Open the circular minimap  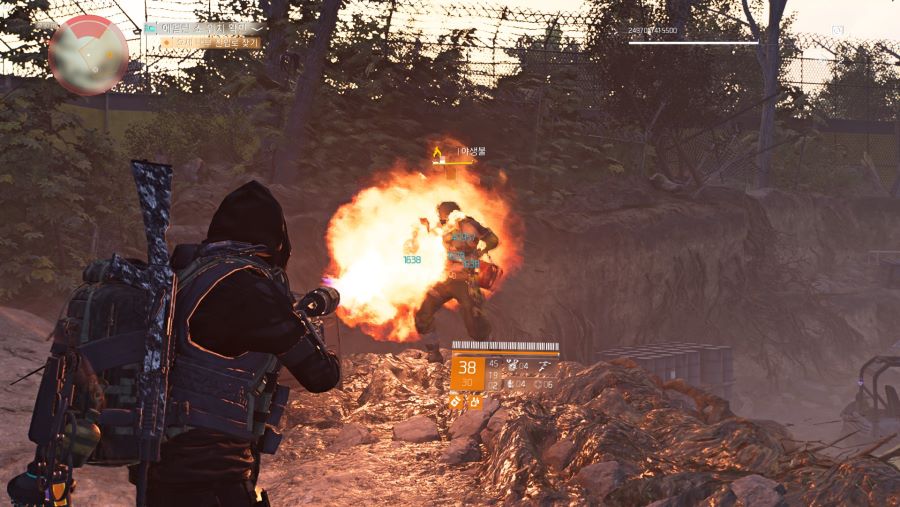pos(88,55)
